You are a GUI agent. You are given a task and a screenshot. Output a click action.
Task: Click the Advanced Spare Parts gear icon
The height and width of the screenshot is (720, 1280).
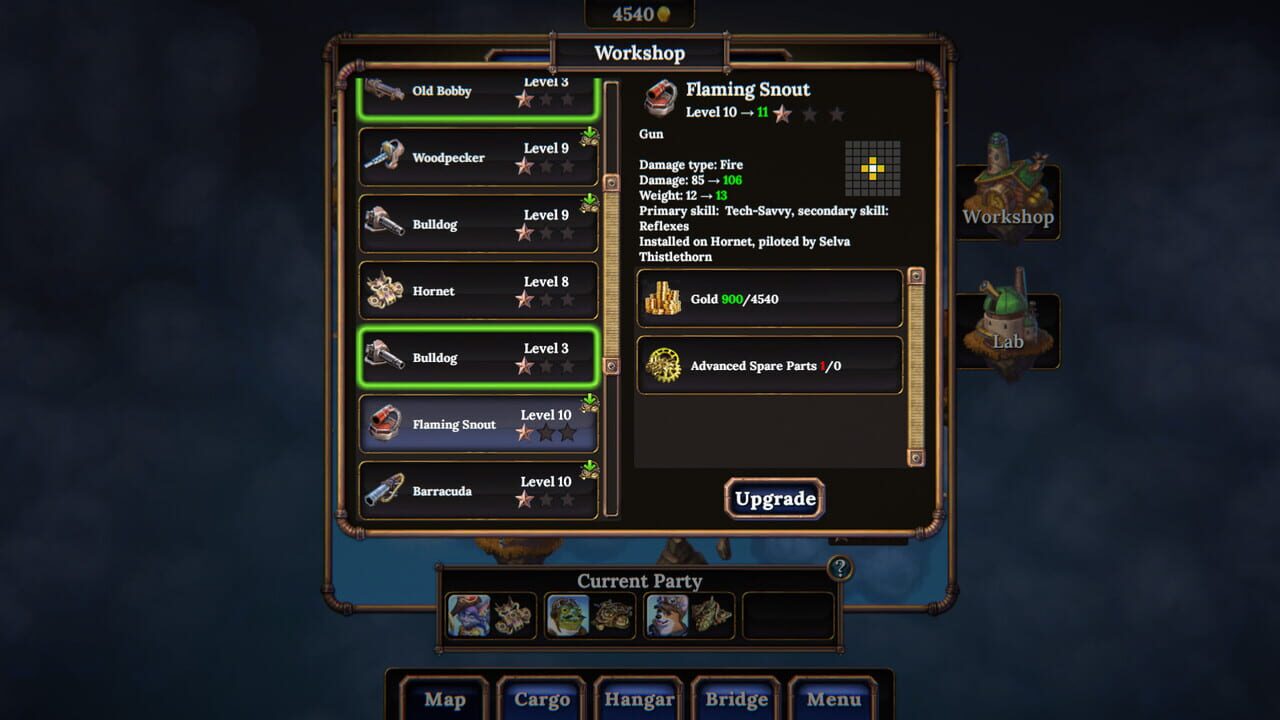[663, 365]
